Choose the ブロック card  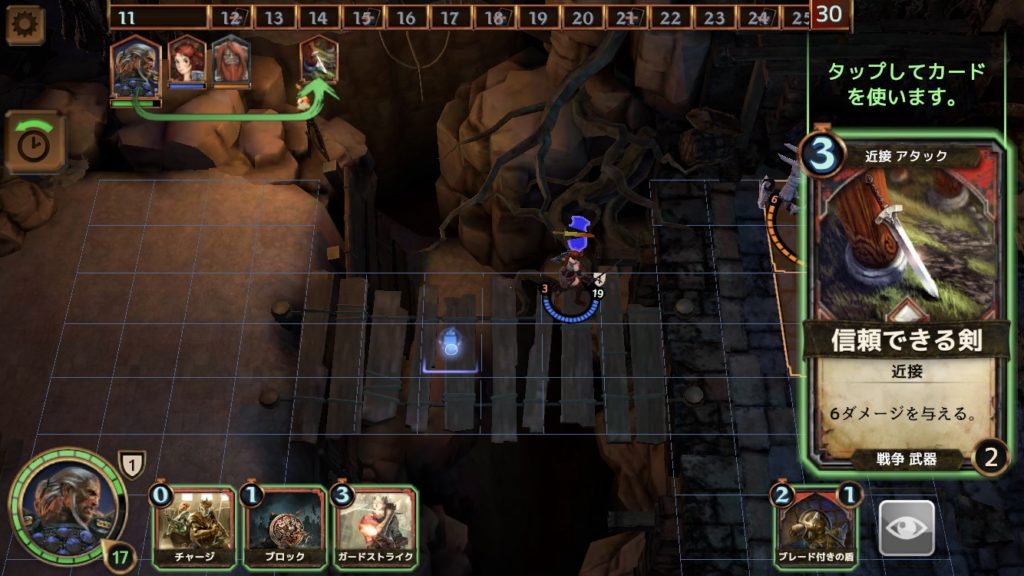click(x=284, y=528)
